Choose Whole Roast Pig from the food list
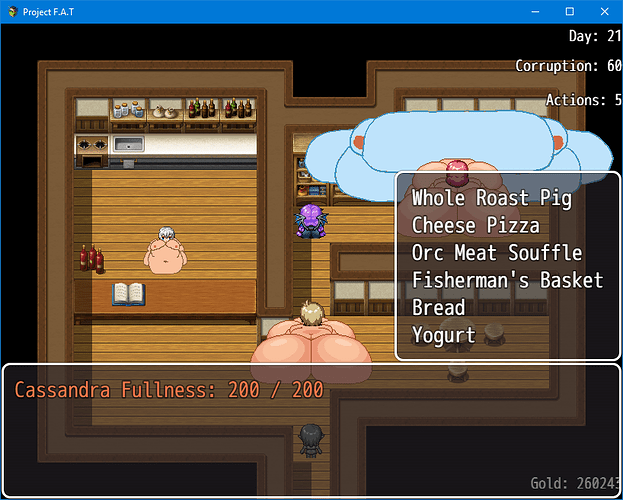Viewport: 623px width, 500px height. click(x=492, y=199)
